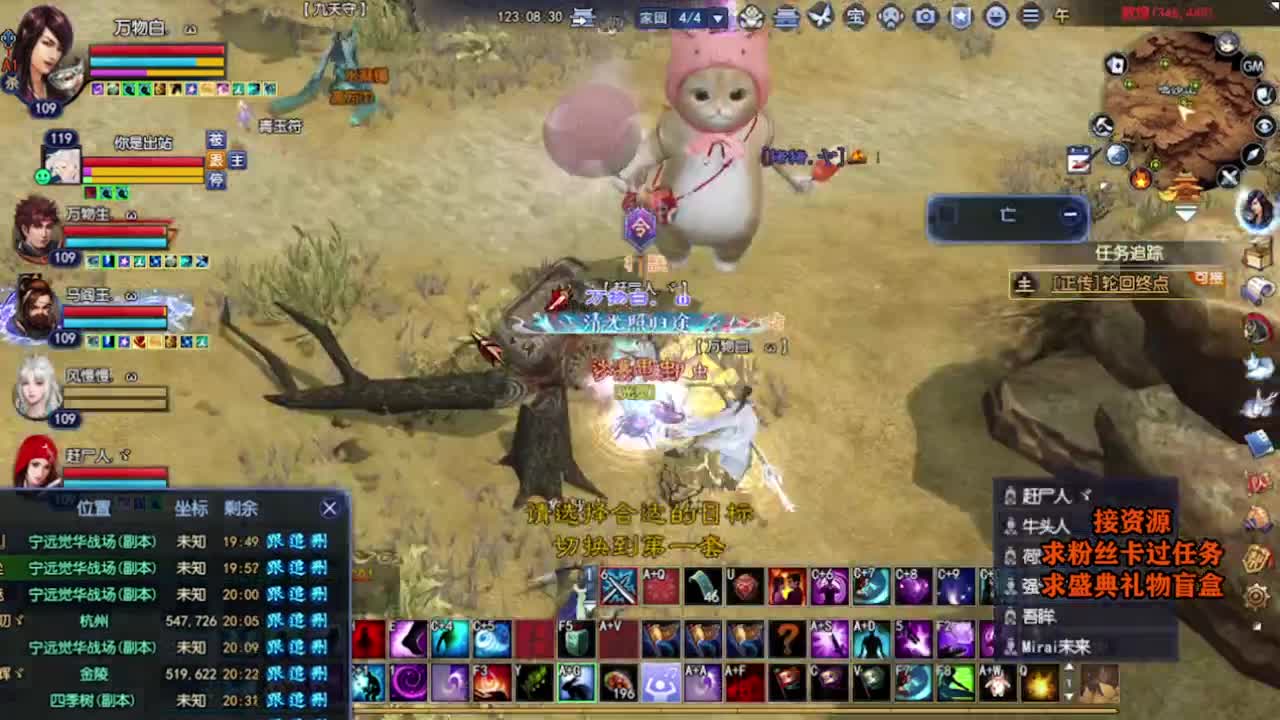
Task: Open the three-line menu icon in top bar
Action: coord(1030,16)
